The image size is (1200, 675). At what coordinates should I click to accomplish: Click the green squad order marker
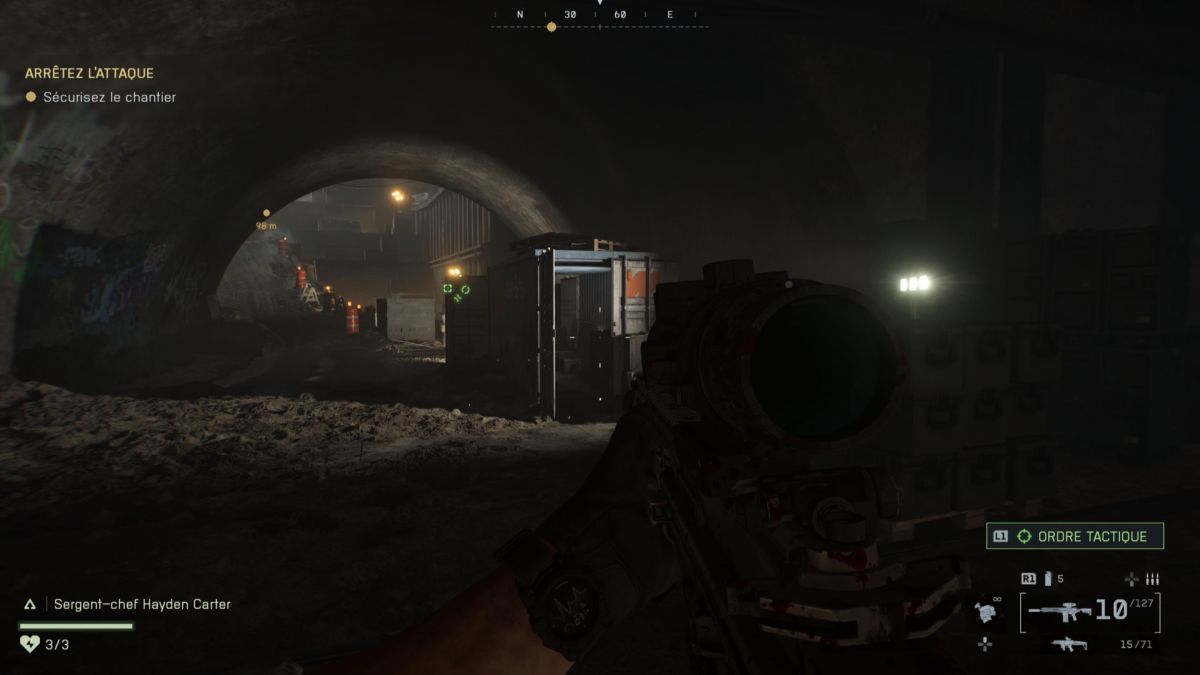tap(455, 292)
